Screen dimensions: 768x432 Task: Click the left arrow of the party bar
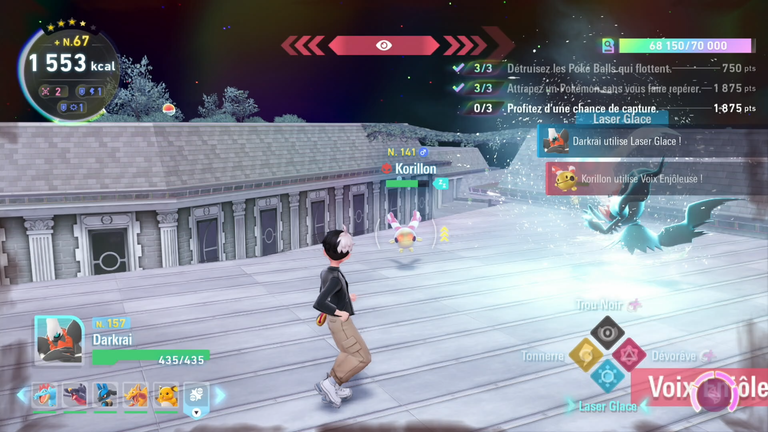coord(22,396)
